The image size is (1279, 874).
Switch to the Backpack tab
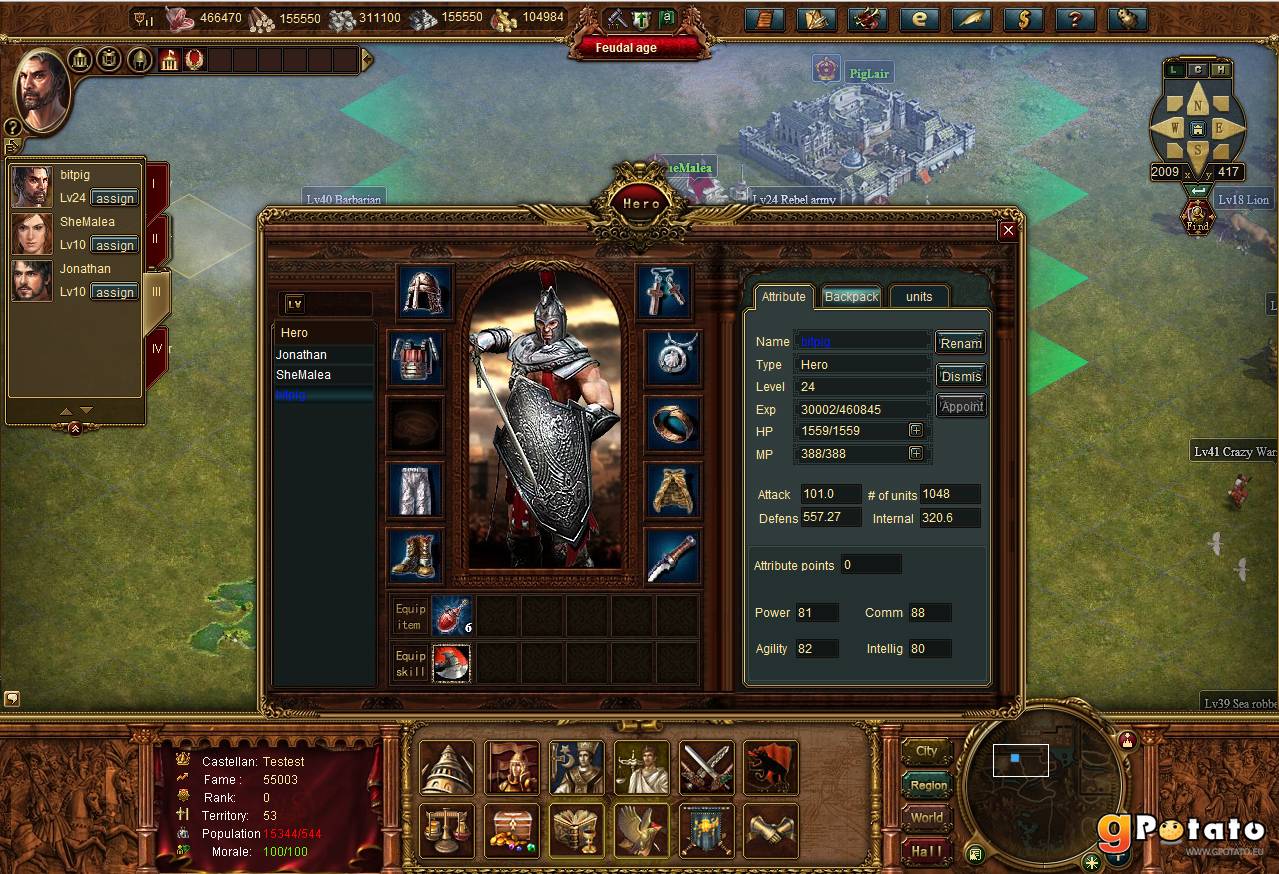coord(851,296)
